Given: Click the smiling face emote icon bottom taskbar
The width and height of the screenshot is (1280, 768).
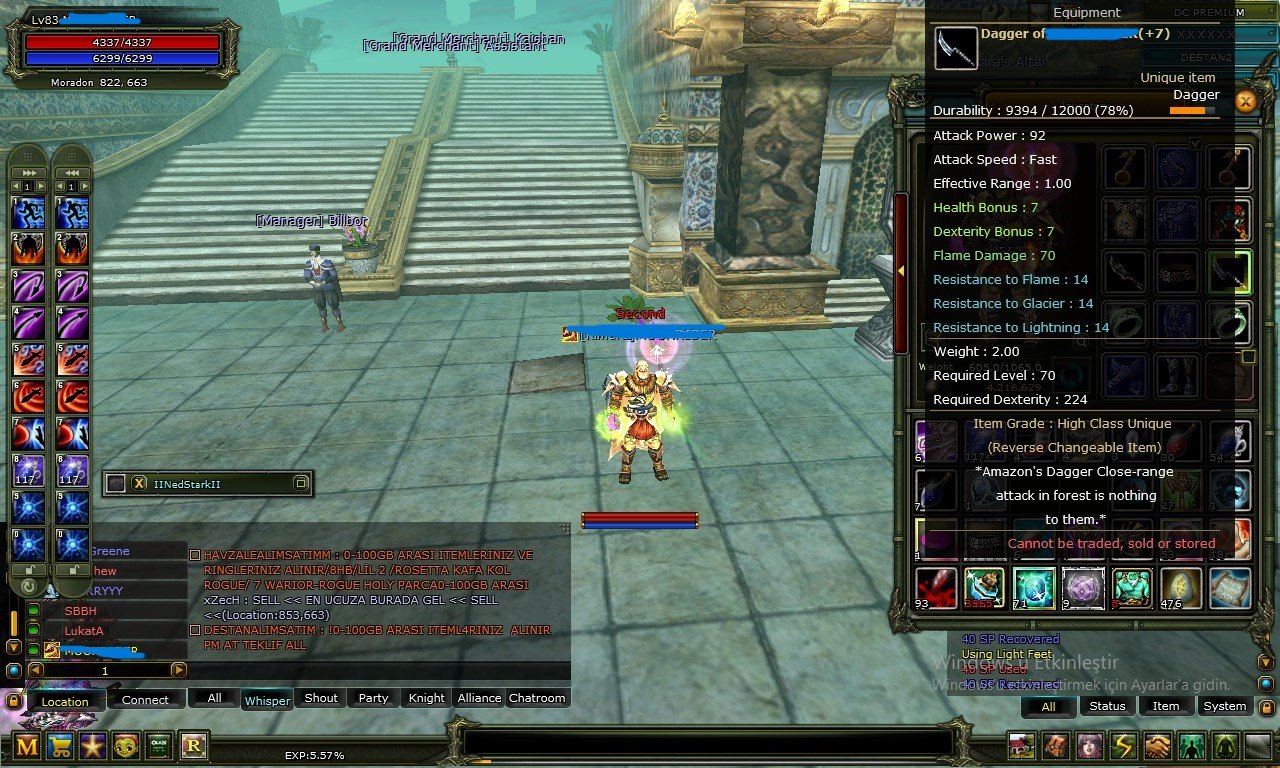Looking at the screenshot, I should click(x=126, y=746).
